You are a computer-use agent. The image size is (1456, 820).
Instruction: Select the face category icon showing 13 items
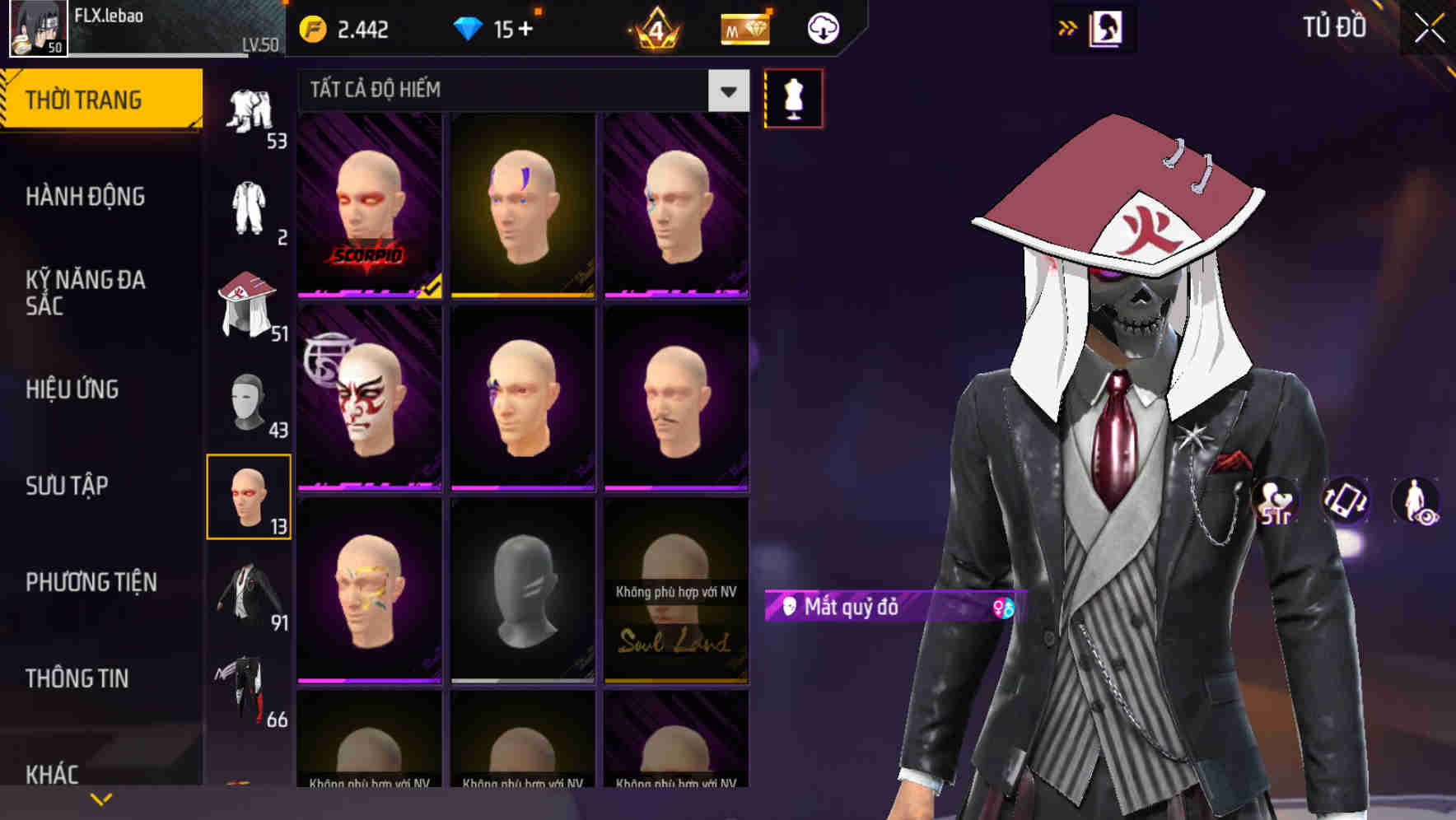(250, 496)
